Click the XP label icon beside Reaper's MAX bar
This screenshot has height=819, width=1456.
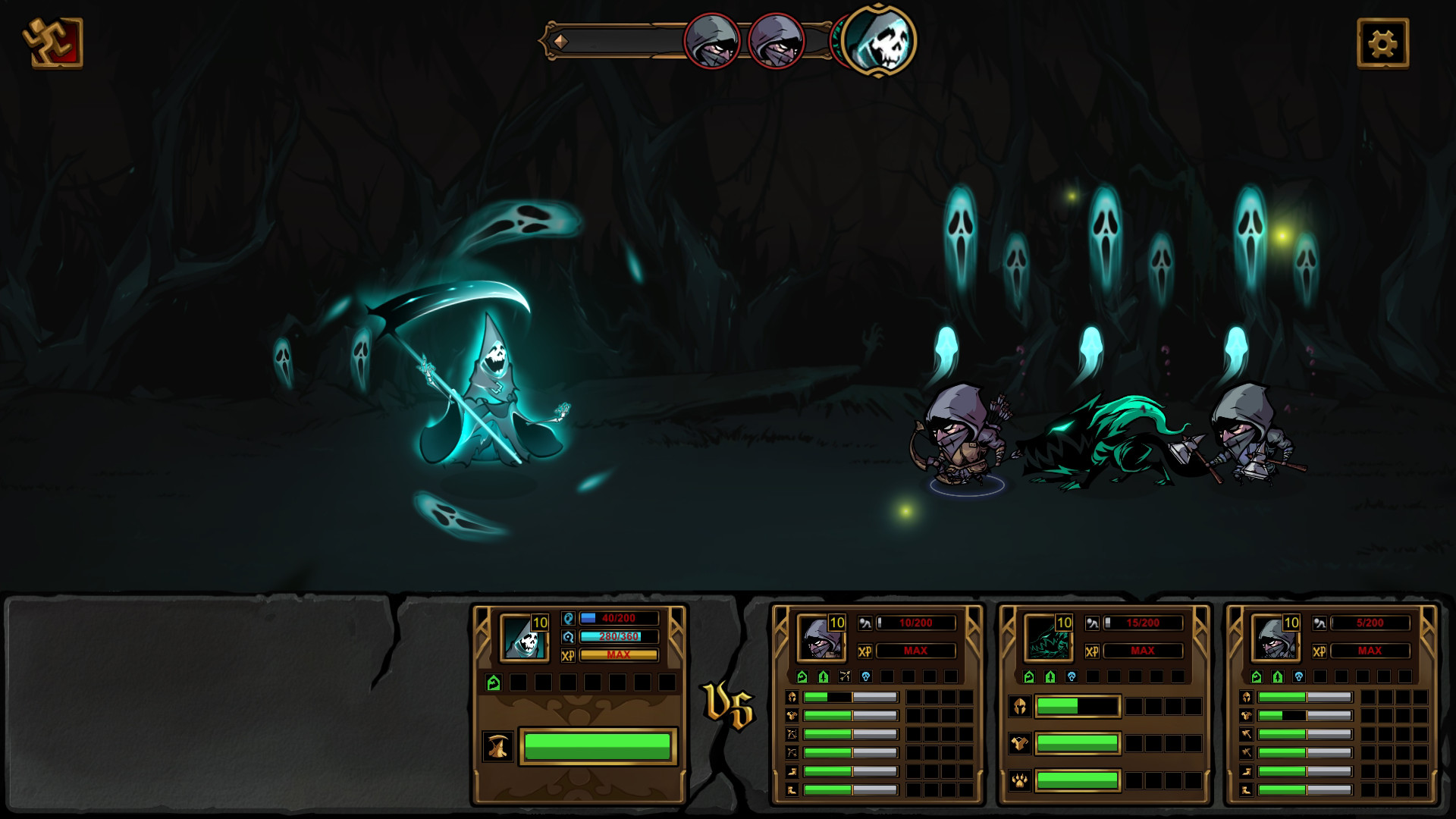coord(569,654)
